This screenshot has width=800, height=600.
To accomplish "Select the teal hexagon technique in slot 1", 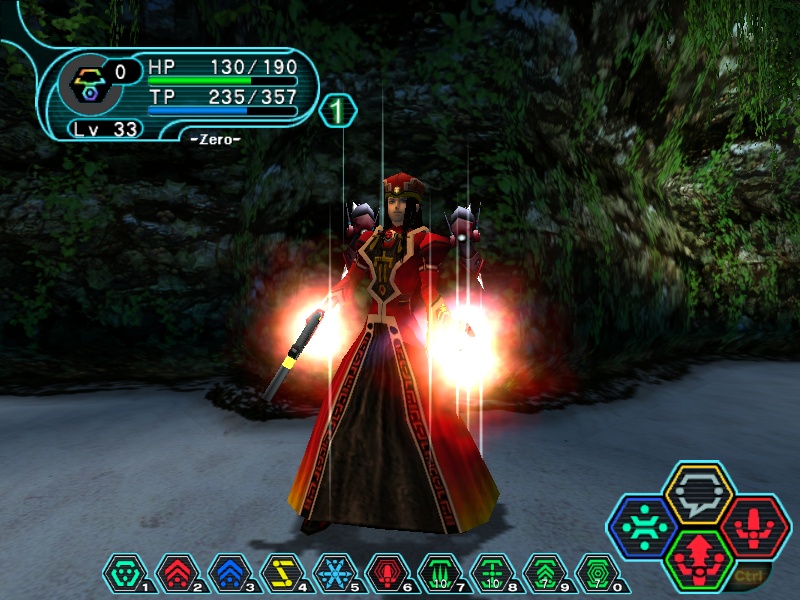I will (124, 574).
